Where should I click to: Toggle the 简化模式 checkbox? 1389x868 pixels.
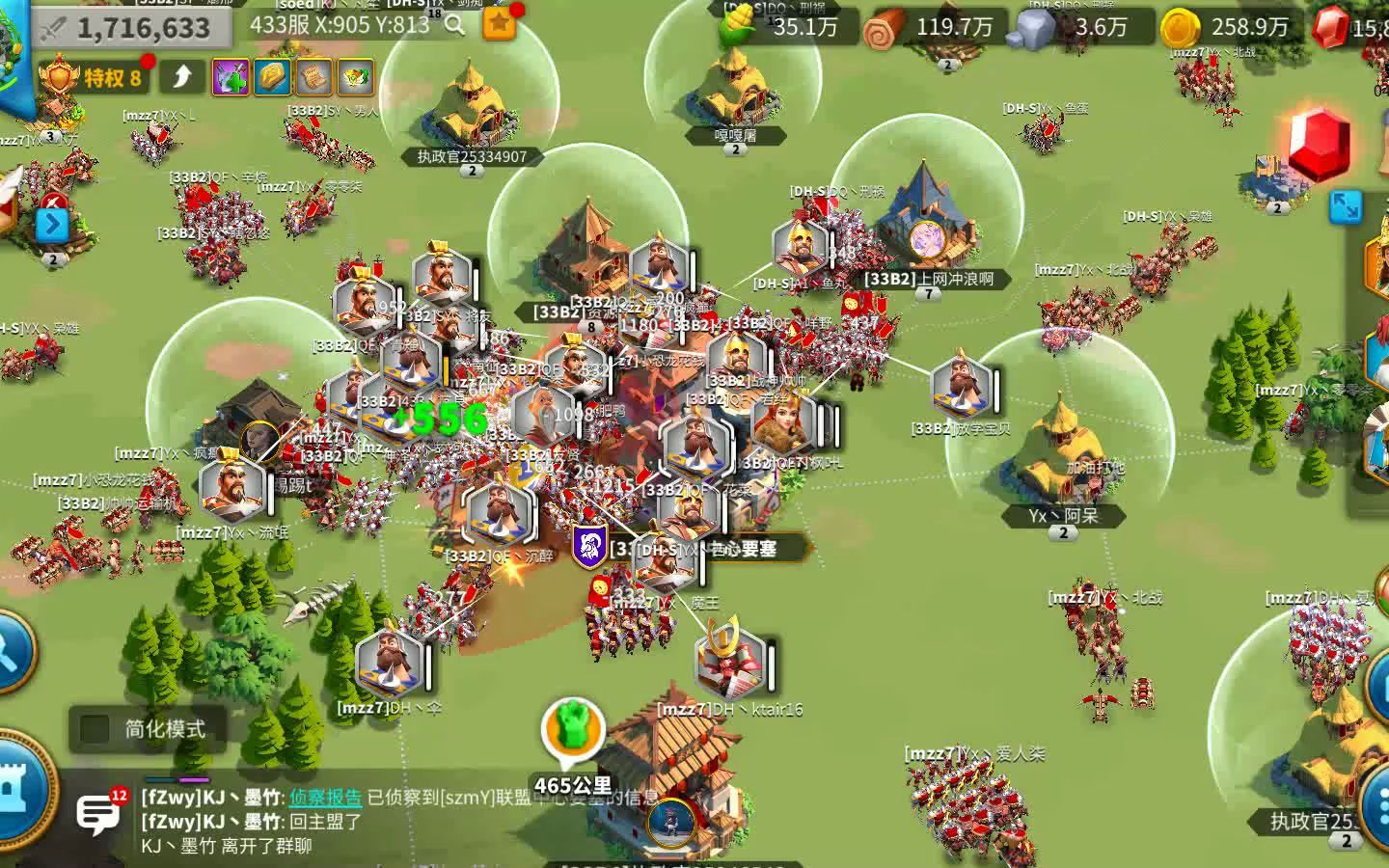click(95, 729)
